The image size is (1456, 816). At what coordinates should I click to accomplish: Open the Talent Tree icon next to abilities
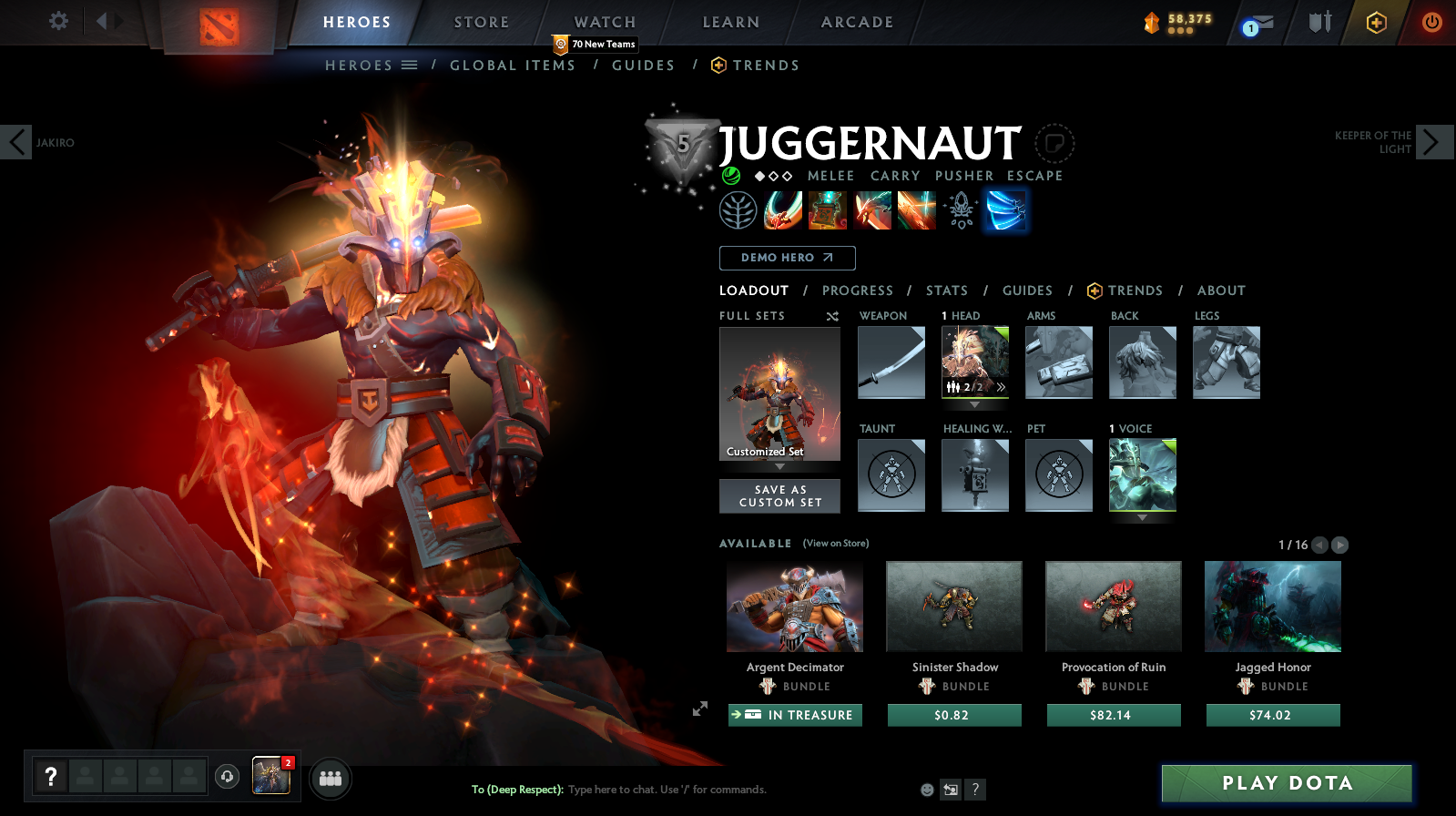click(739, 209)
